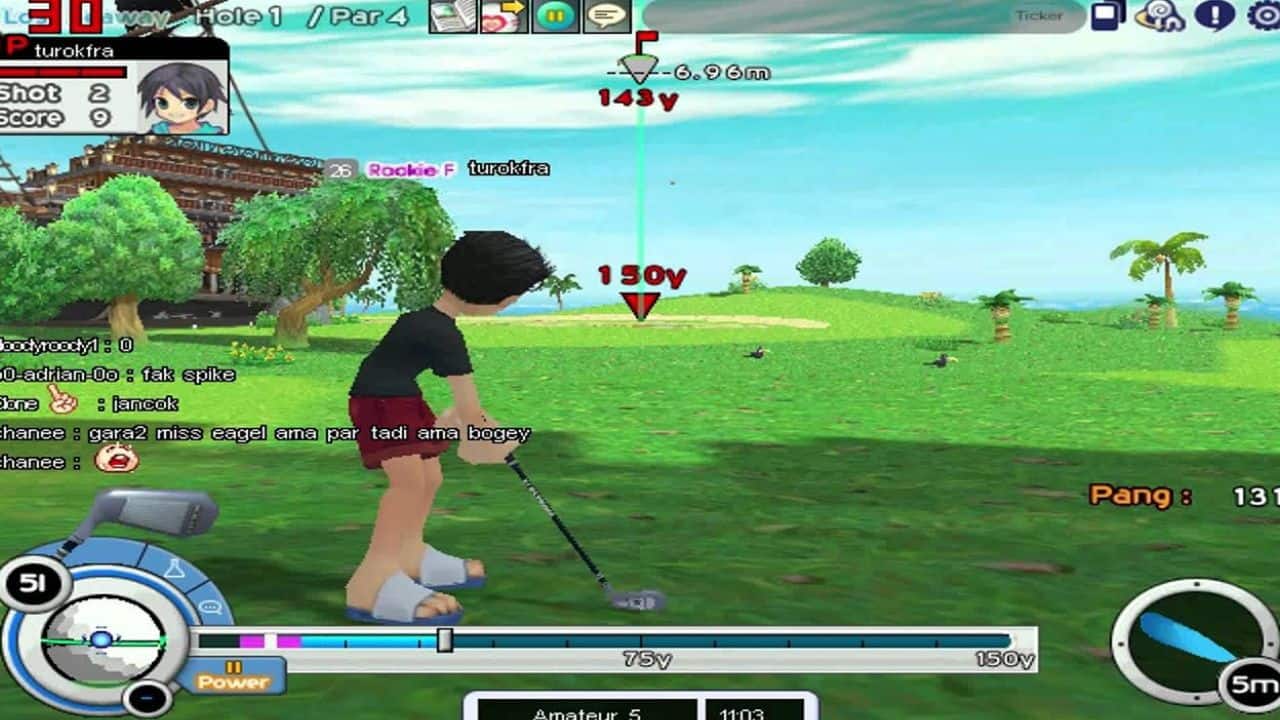The width and height of the screenshot is (1280, 720).
Task: Select turokfra's character portrait
Action: [181, 98]
